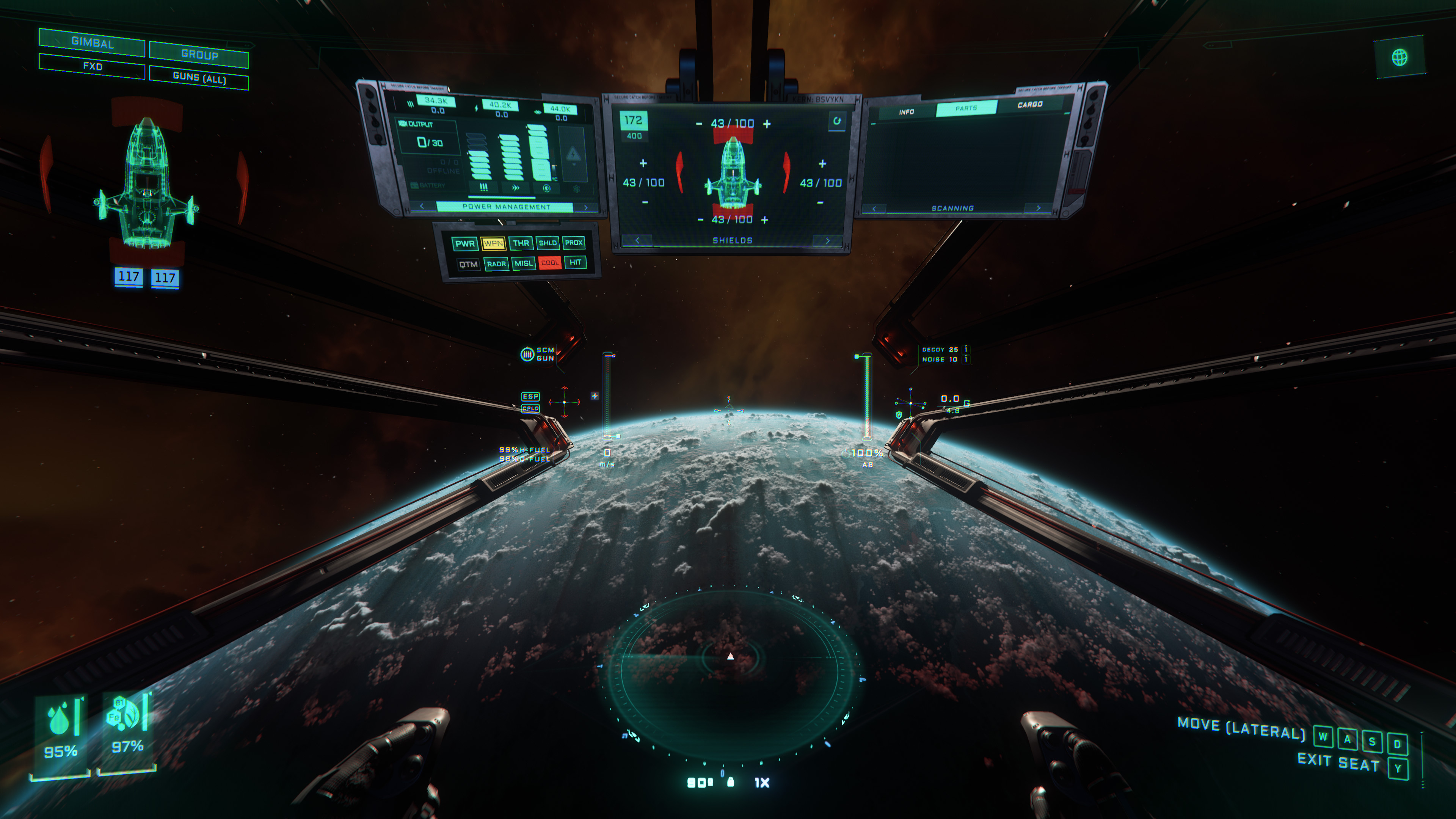This screenshot has height=819, width=1456.
Task: Open the Cargo tab on scanning display
Action: 1029,105
